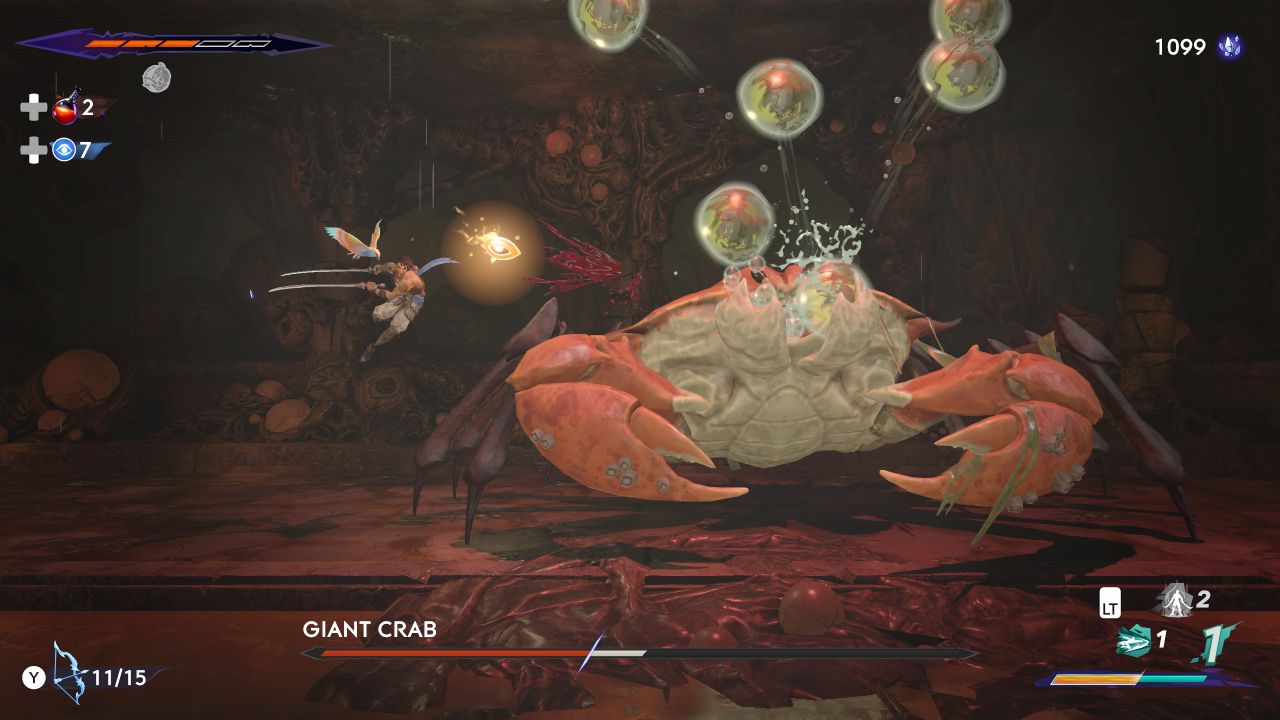Click the purple time crystal currency icon

(x=1229, y=46)
